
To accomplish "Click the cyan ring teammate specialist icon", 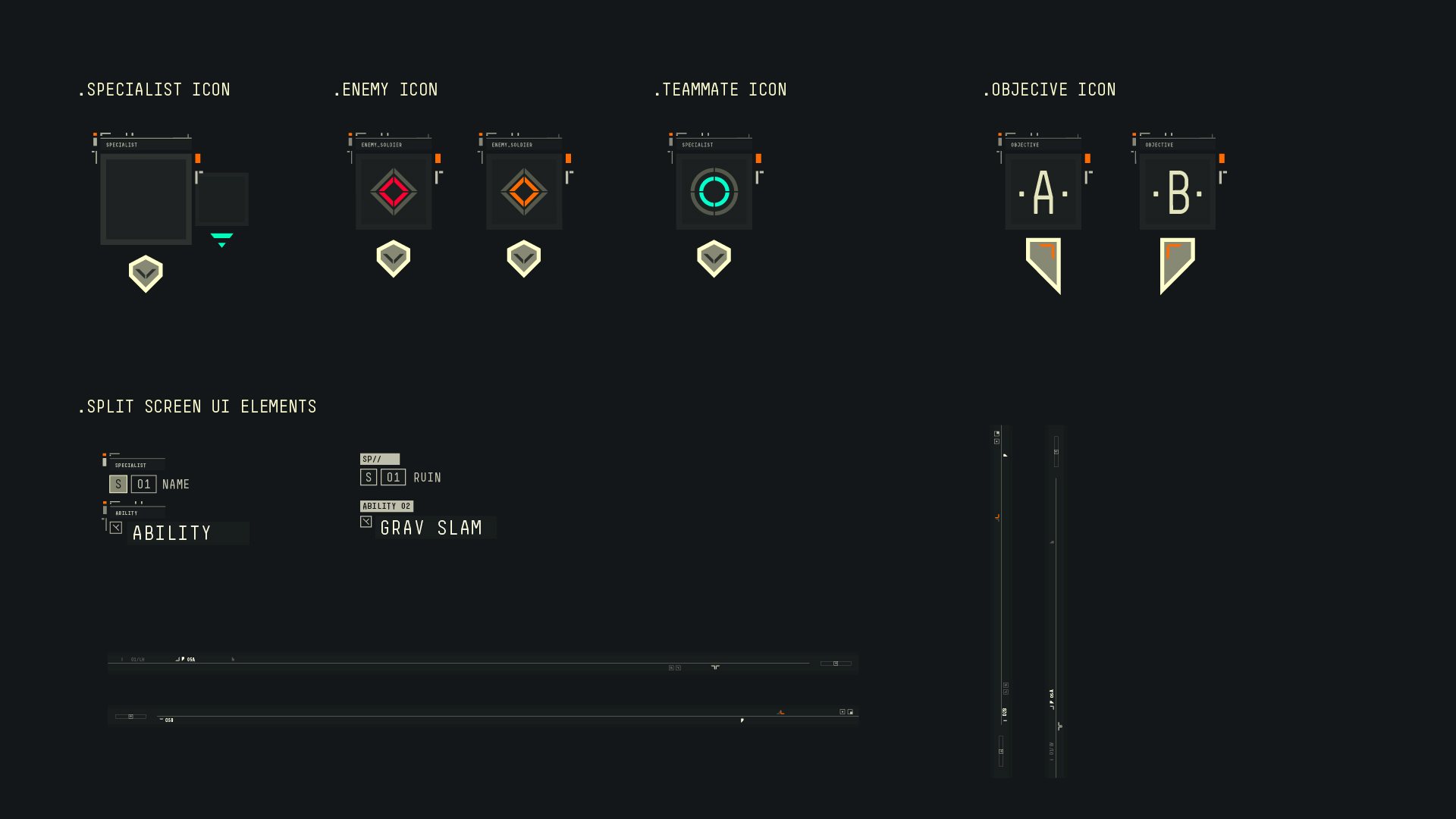I will [x=714, y=192].
